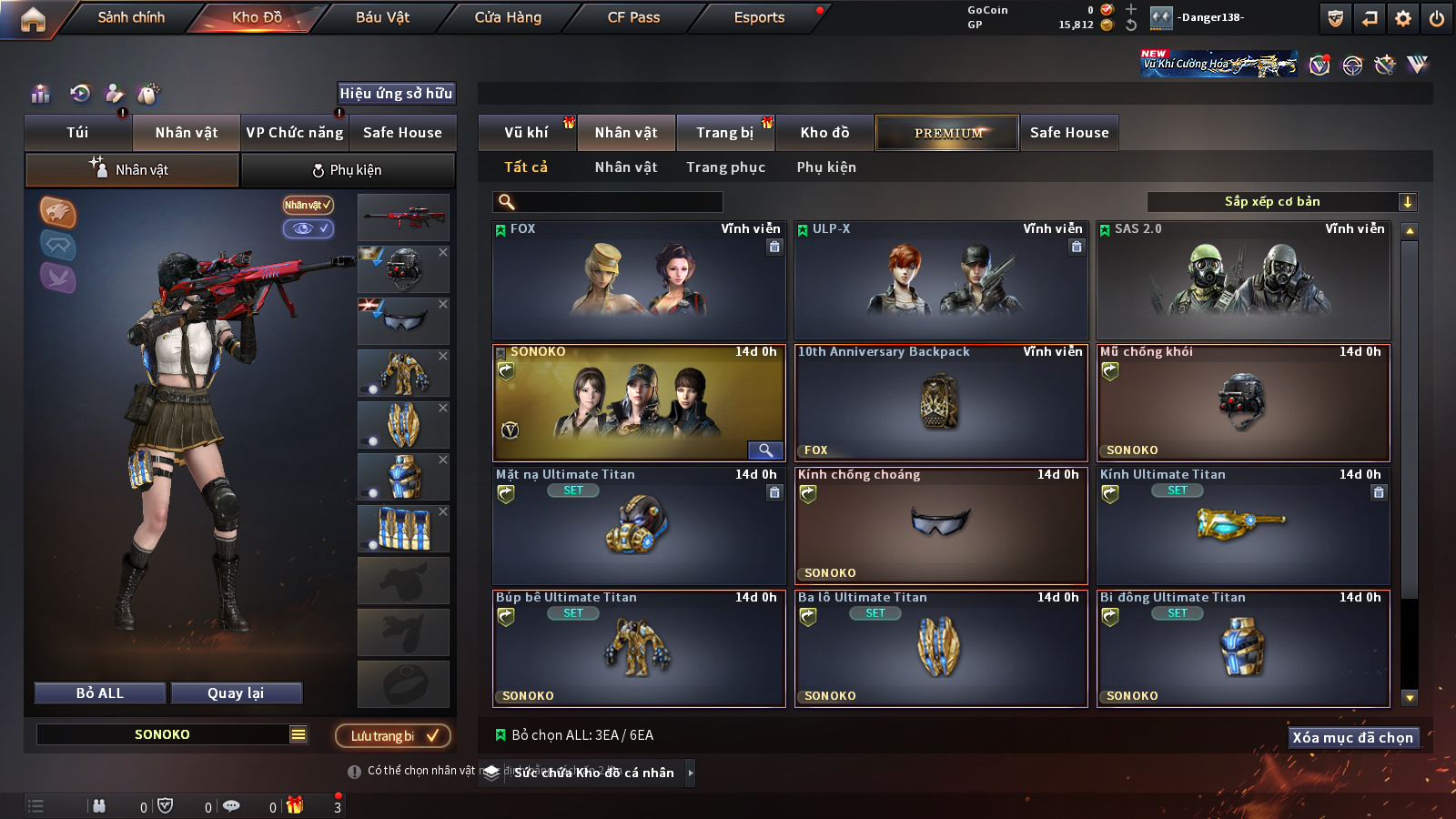This screenshot has width=1456, height=819.
Task: Open the CF Pass menu
Action: tap(633, 17)
